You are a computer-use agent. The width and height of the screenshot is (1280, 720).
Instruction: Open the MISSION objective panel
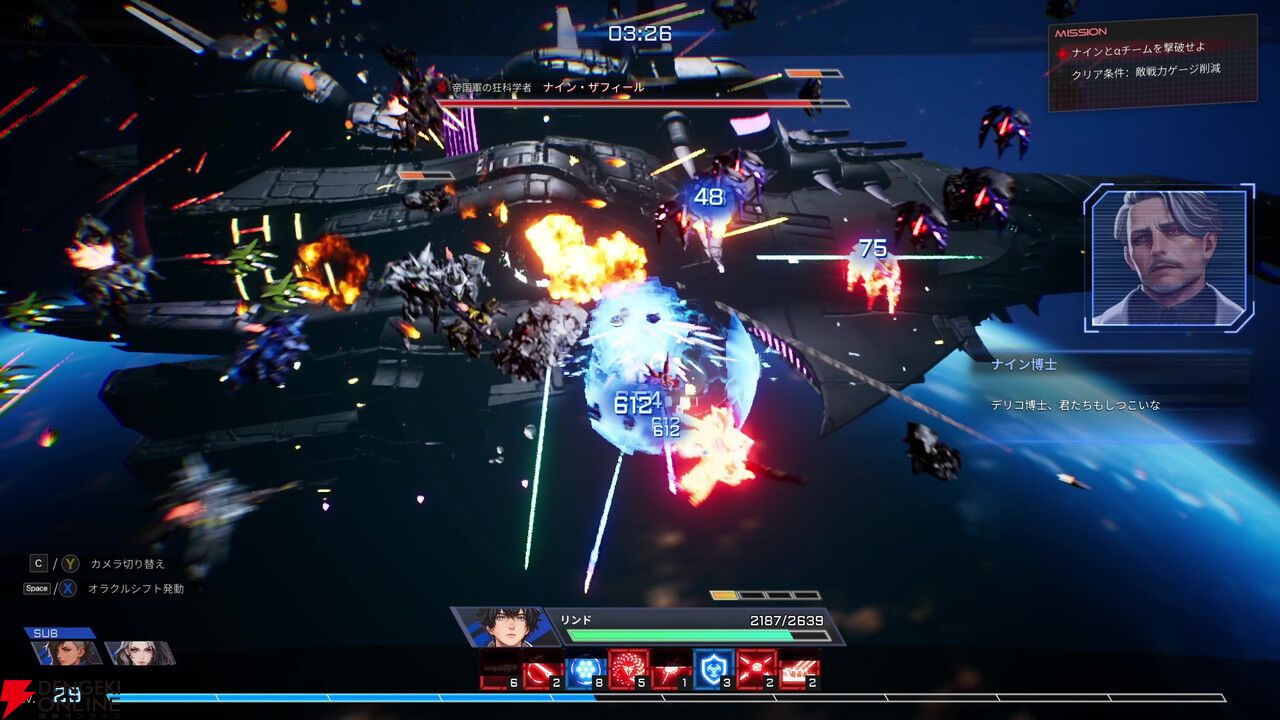point(1150,62)
